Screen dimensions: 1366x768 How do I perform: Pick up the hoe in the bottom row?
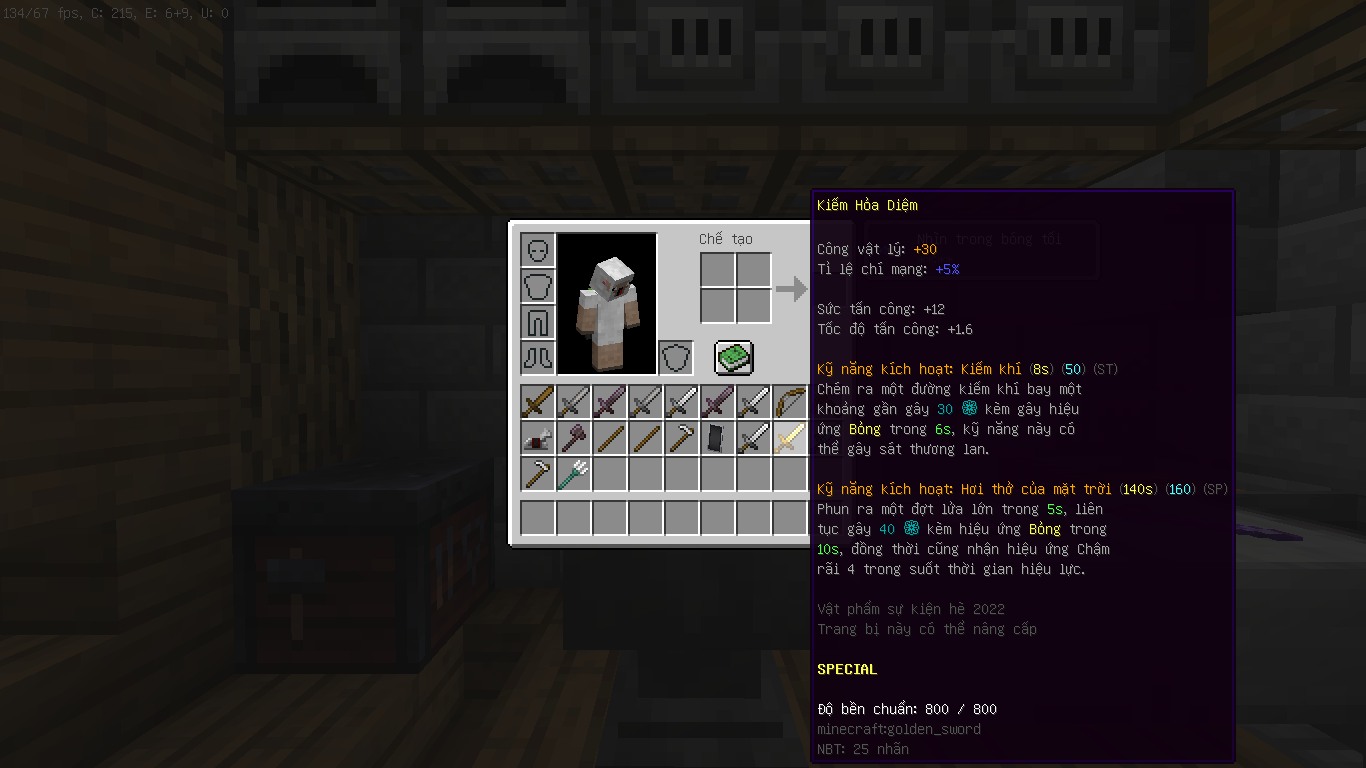pyautogui.click(x=537, y=474)
